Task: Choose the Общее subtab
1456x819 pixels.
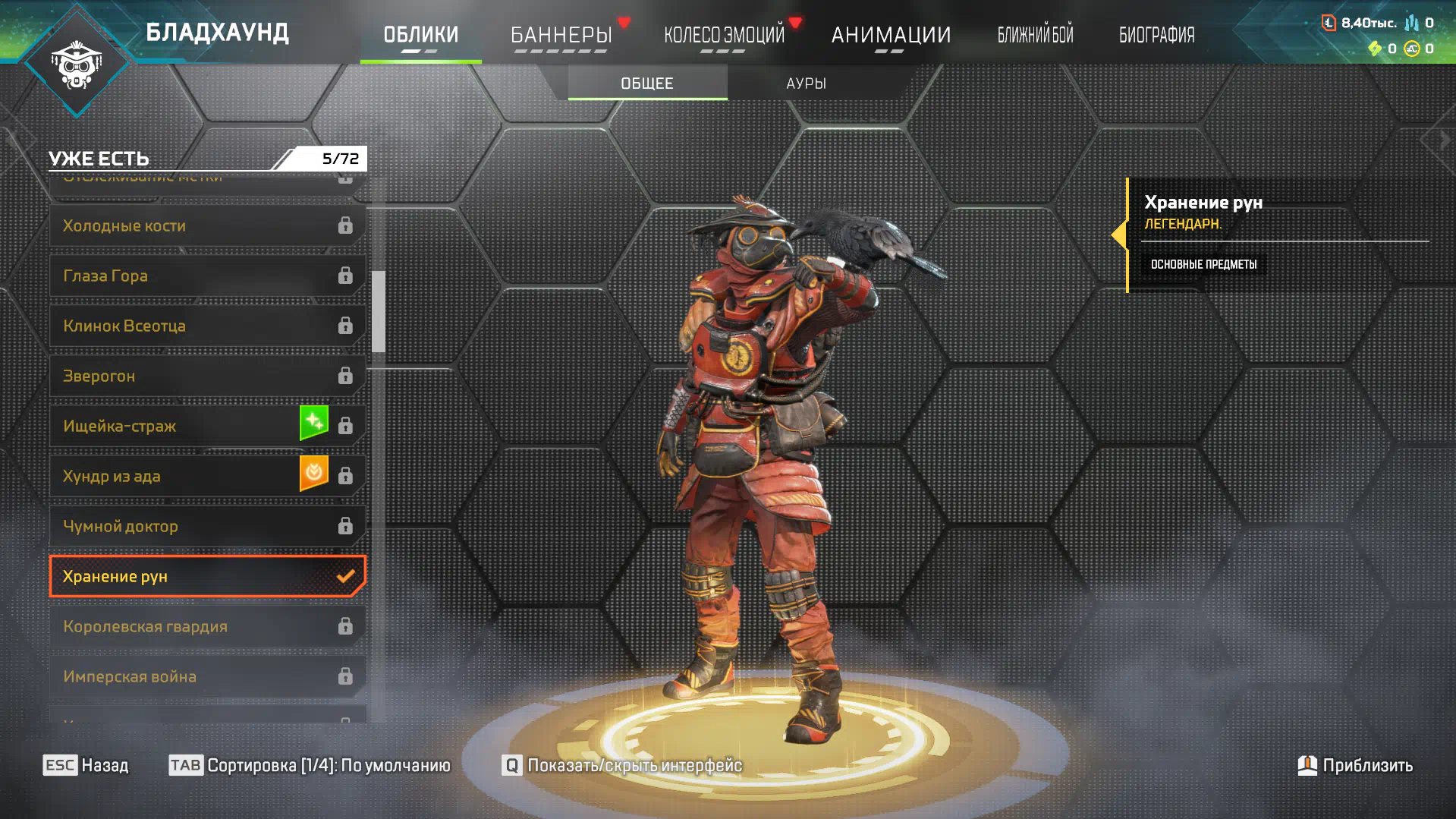Action: (647, 83)
